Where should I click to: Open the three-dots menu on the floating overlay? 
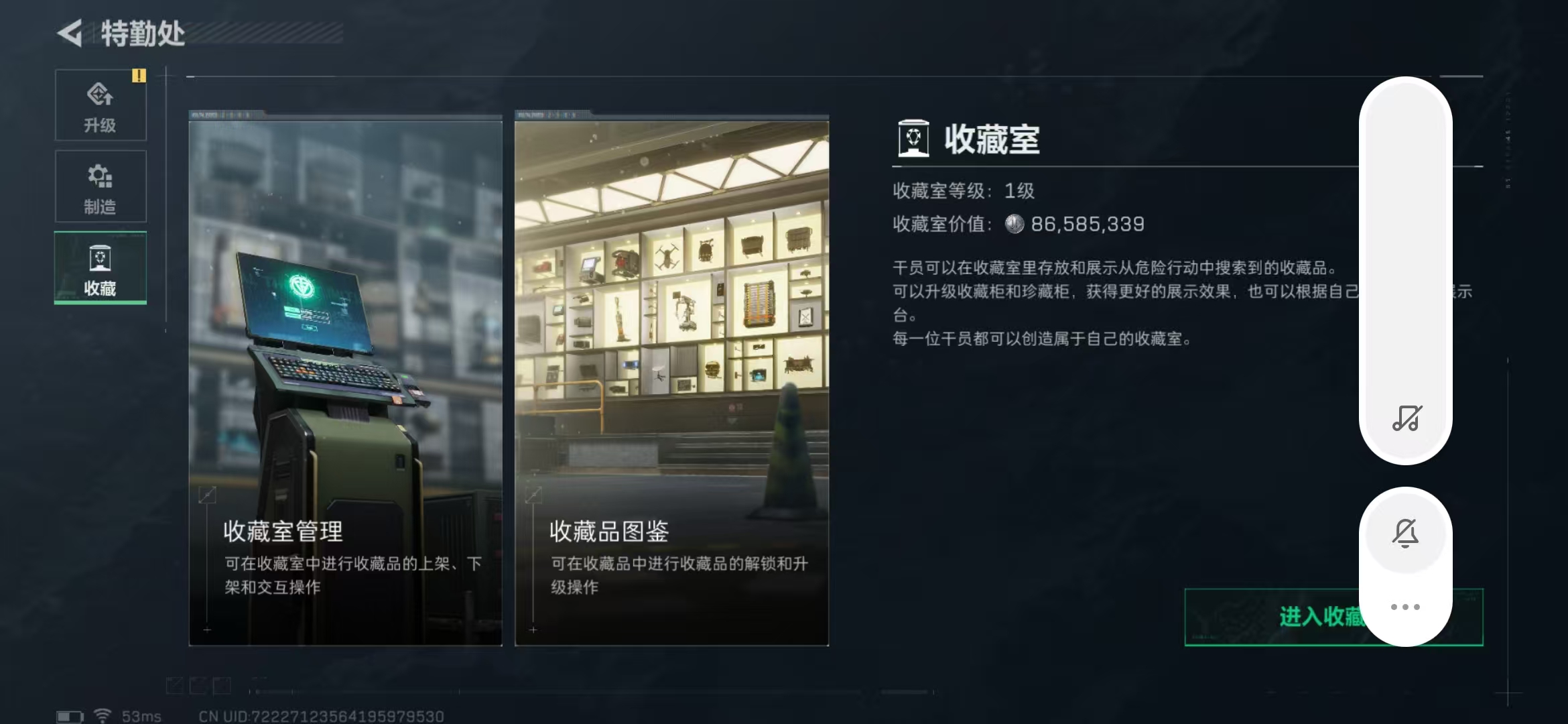coord(1405,605)
